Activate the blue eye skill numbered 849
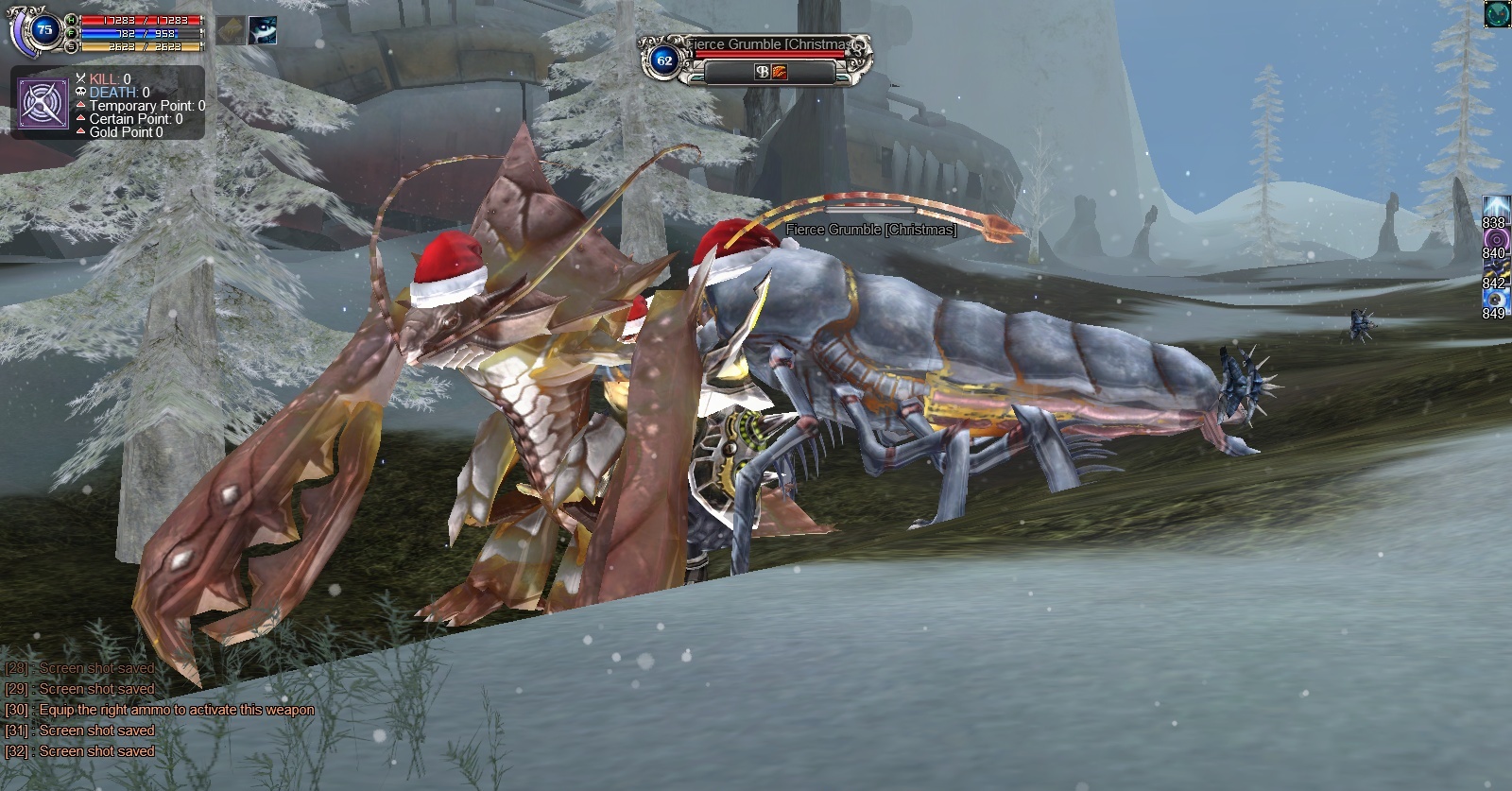1512x791 pixels. pos(1495,299)
